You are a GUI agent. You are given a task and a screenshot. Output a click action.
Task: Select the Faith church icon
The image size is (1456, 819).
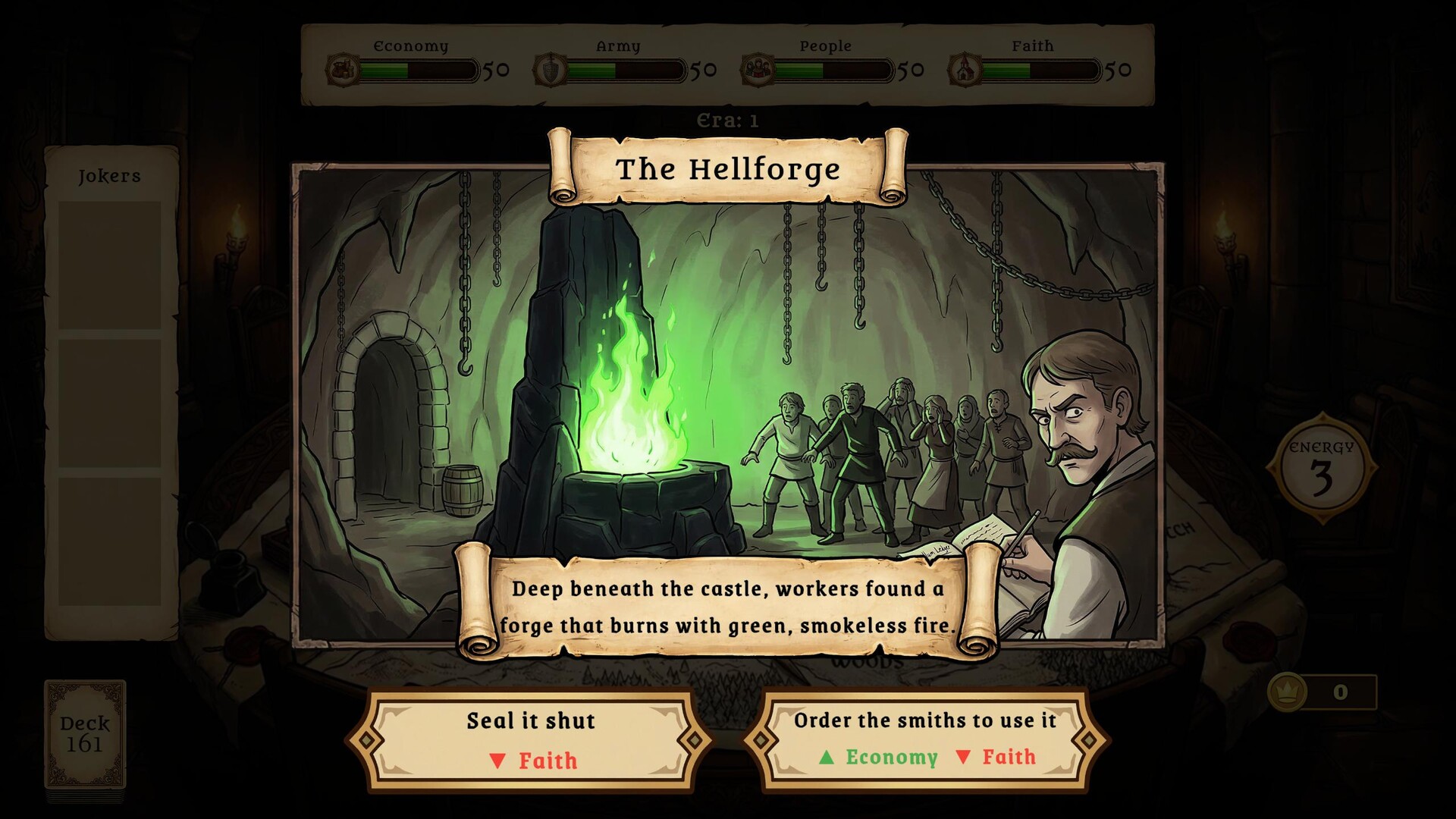(x=964, y=71)
